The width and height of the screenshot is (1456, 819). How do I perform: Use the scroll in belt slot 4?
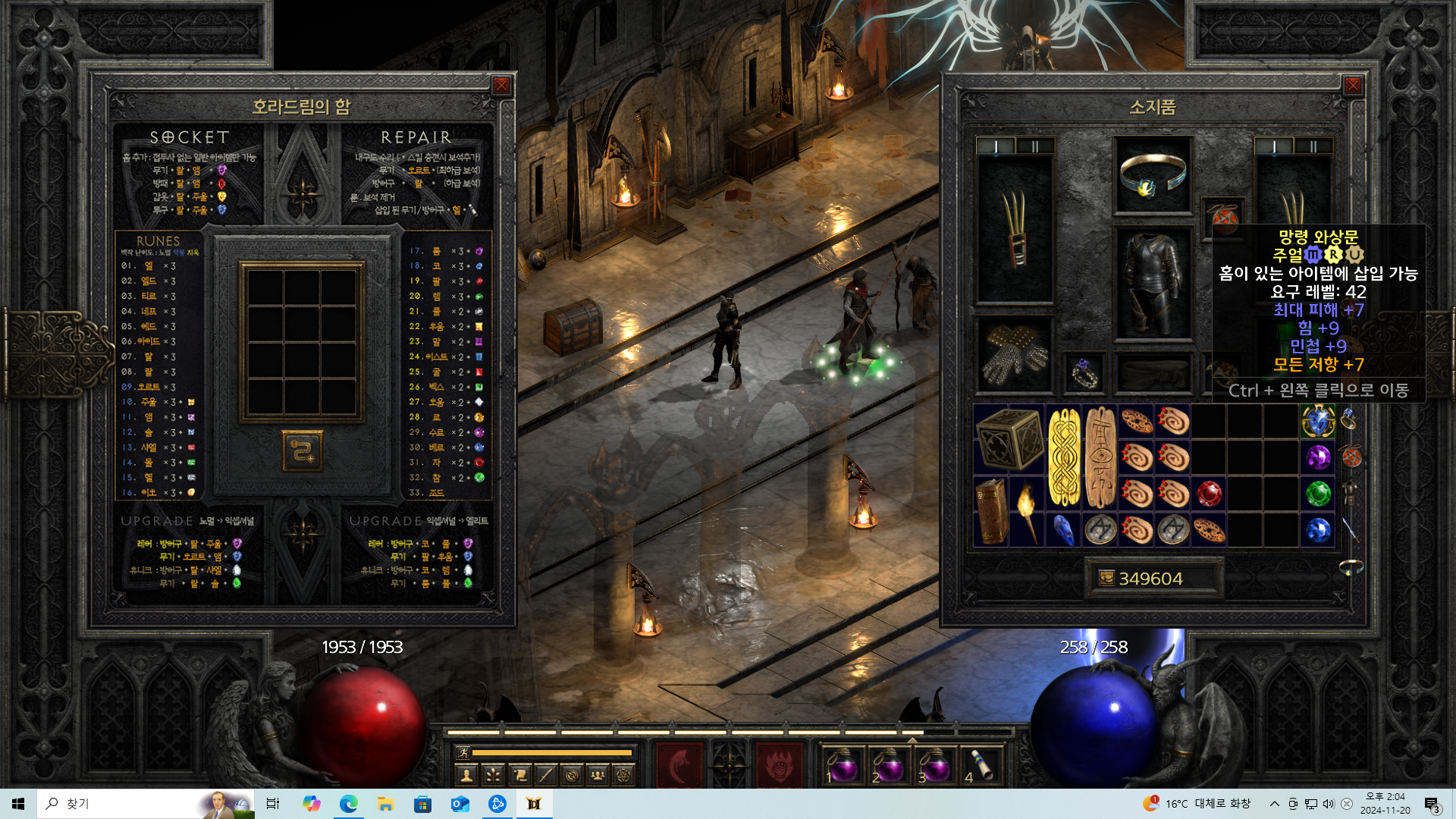pyautogui.click(x=983, y=764)
